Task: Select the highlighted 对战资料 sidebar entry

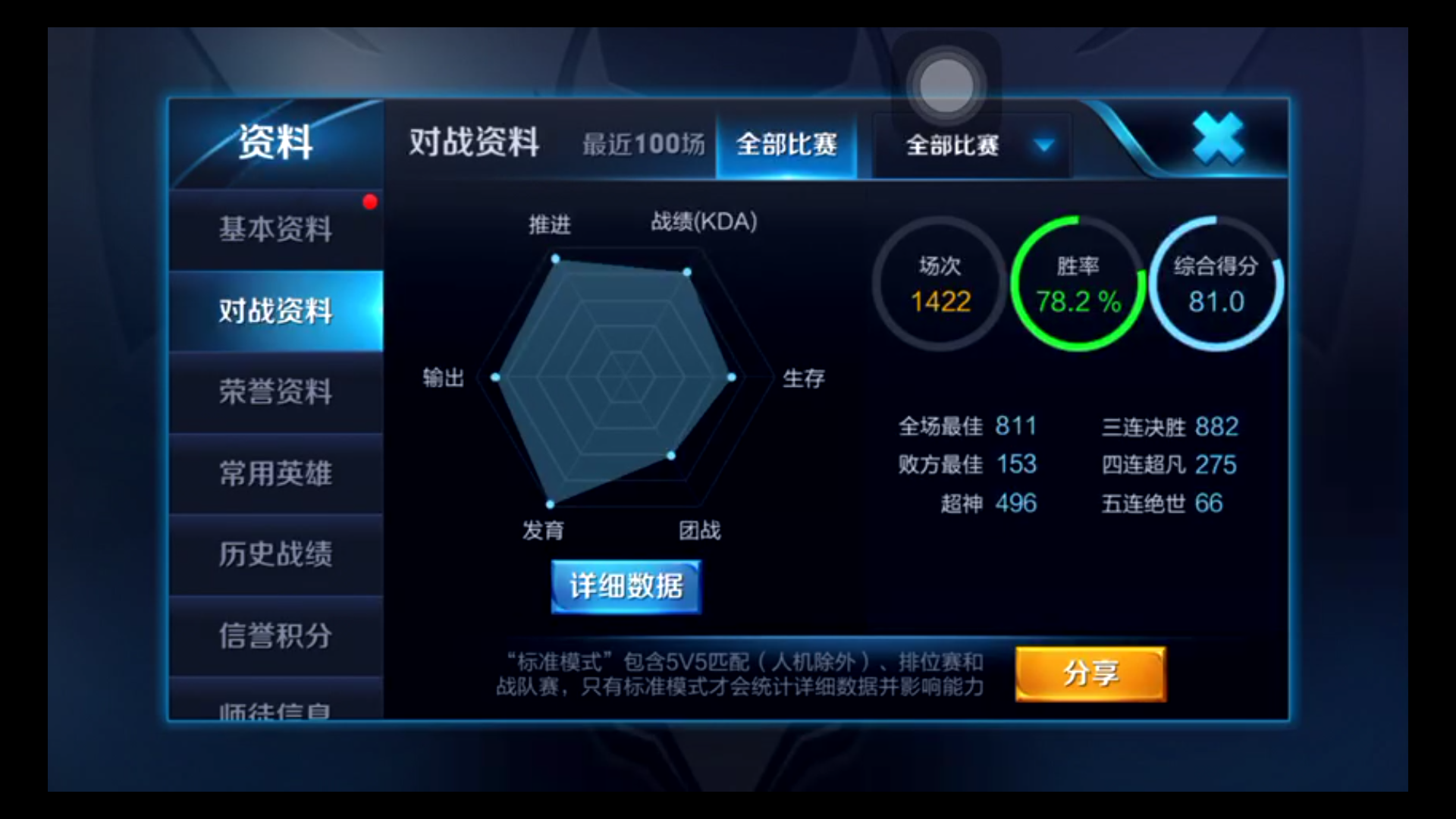Action: point(275,311)
